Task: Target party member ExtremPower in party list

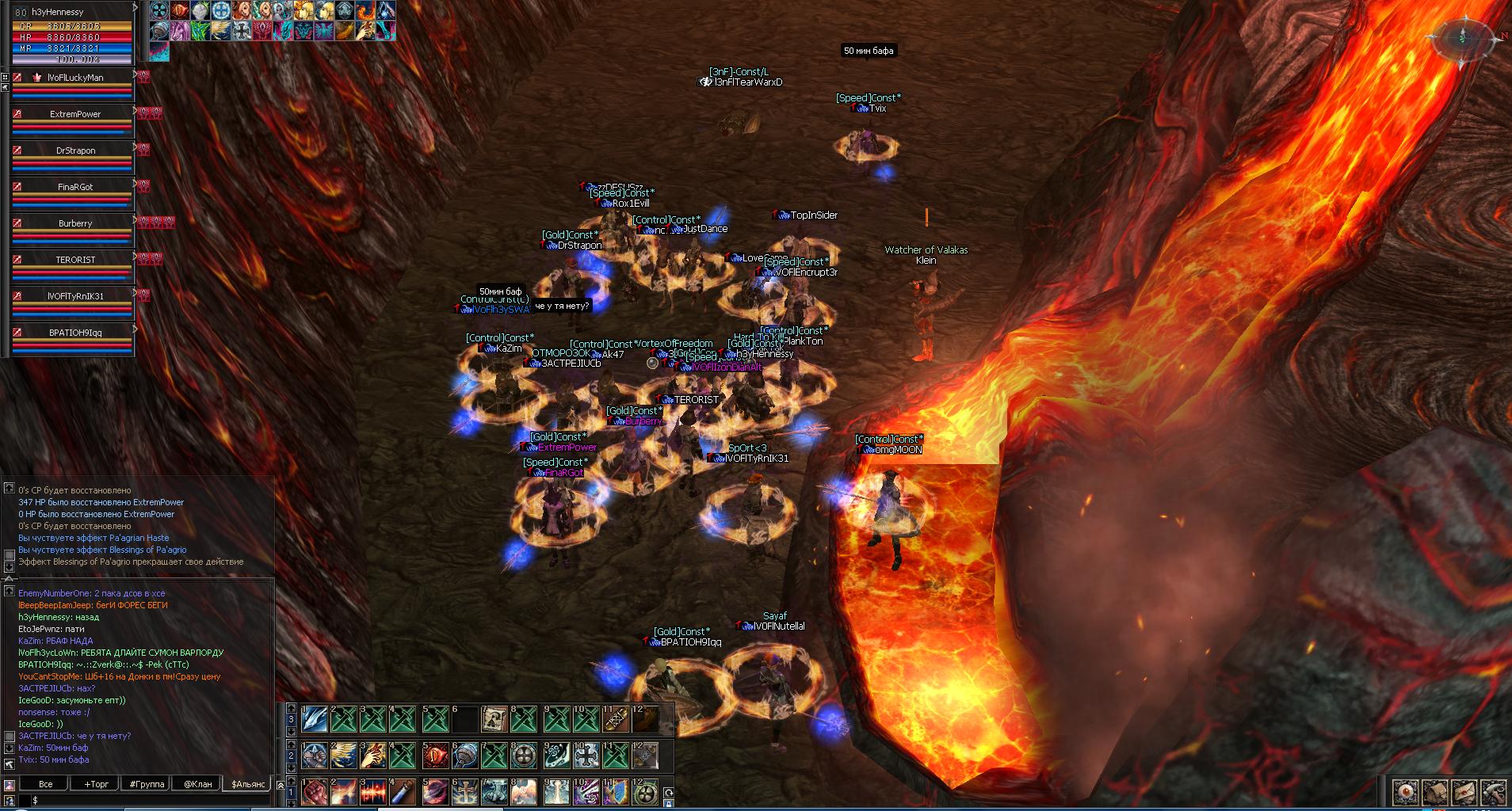Action: tap(74, 114)
